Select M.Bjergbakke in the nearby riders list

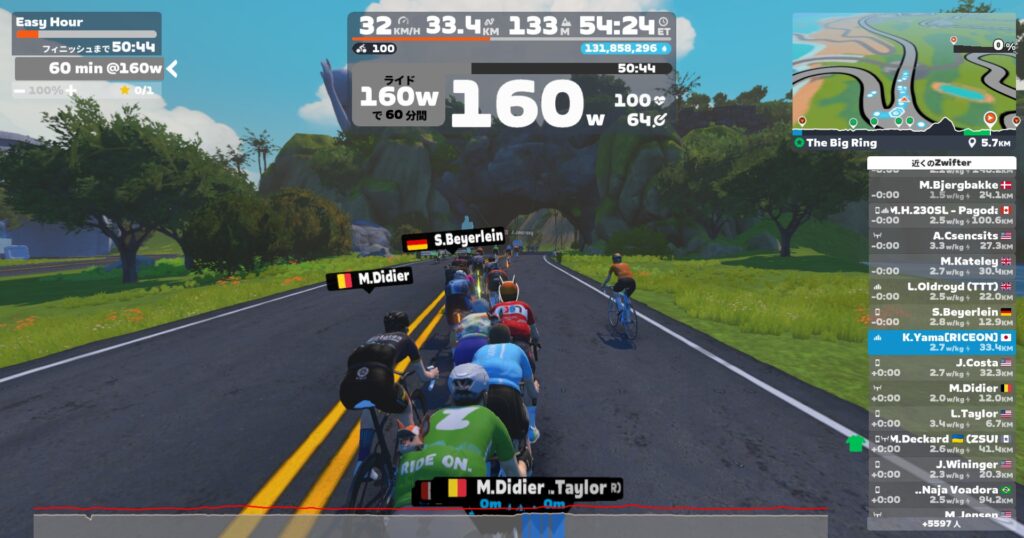point(941,190)
